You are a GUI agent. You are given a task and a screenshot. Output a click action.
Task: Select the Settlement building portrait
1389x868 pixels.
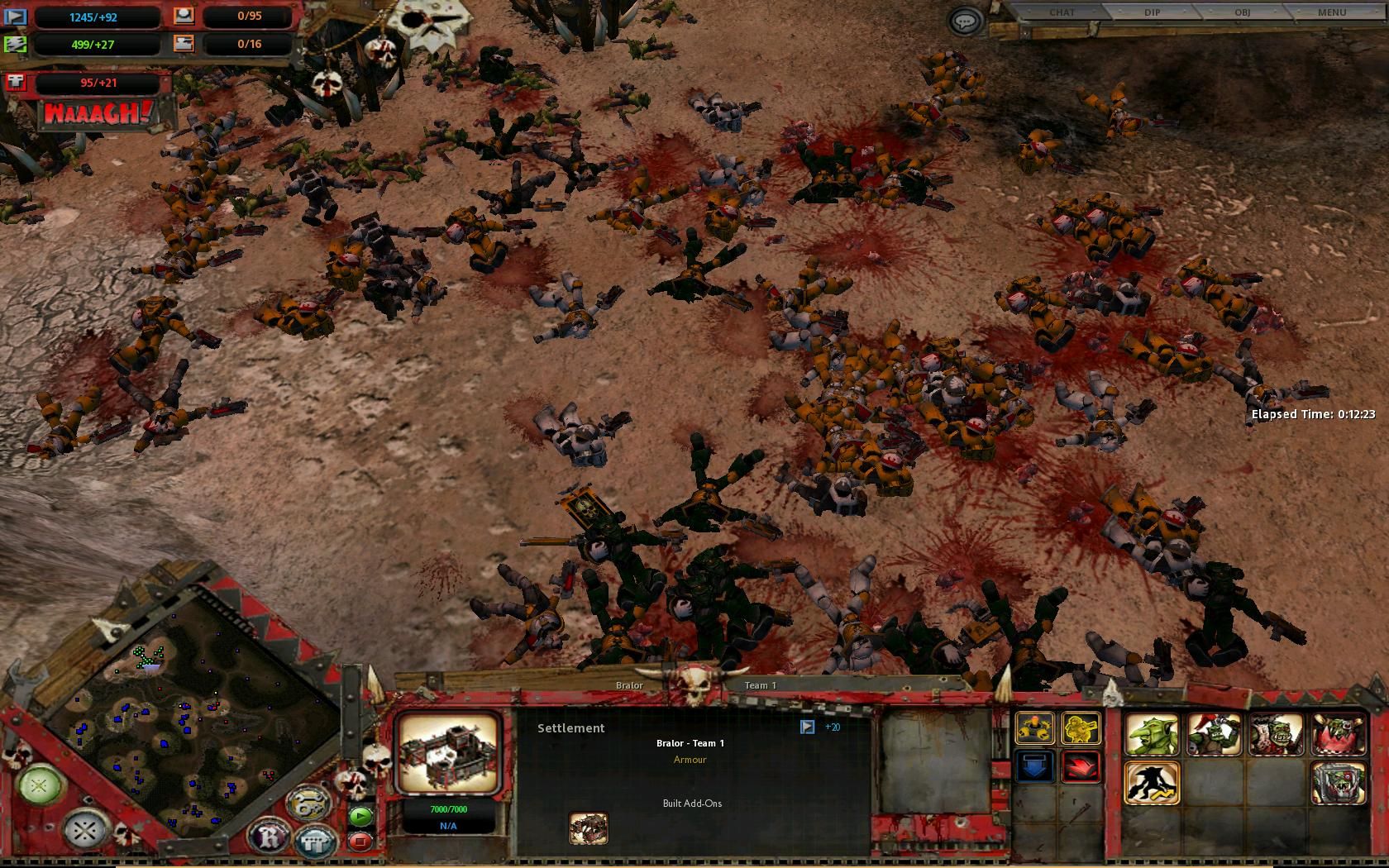(x=448, y=752)
